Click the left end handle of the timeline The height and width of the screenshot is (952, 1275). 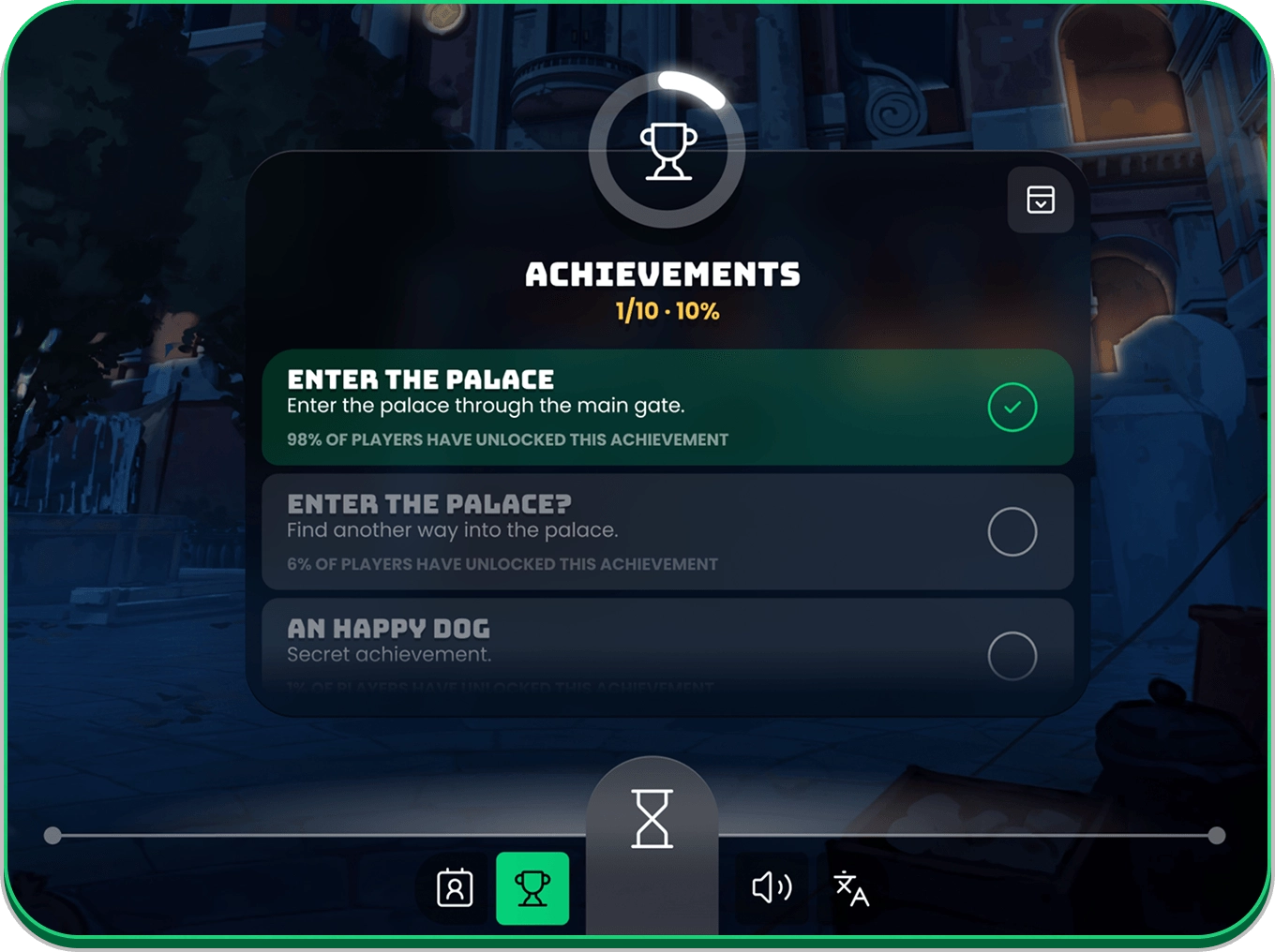click(52, 835)
